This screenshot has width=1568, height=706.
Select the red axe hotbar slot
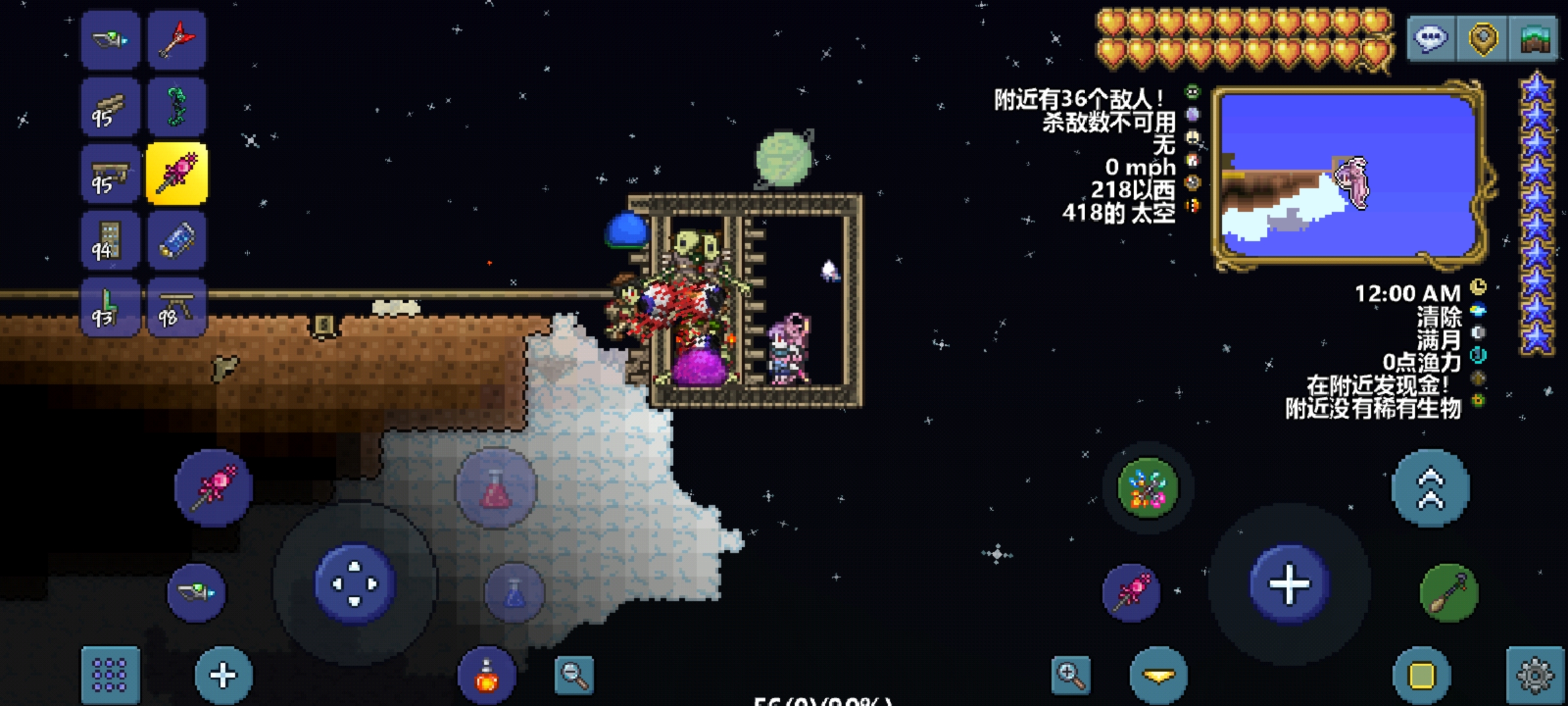coord(176,40)
